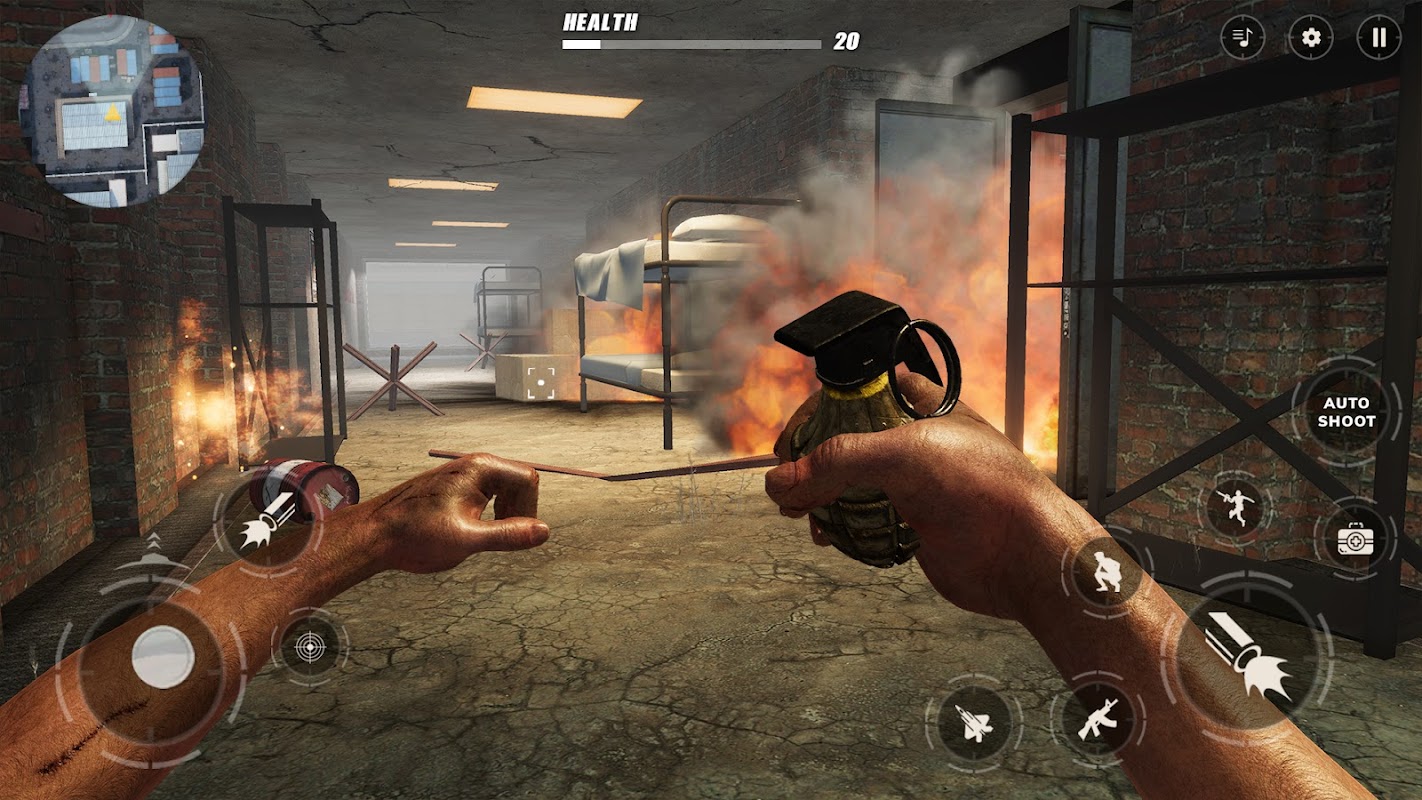The width and height of the screenshot is (1422, 800).
Task: Activate the crouch stance button
Action: [x=1107, y=572]
